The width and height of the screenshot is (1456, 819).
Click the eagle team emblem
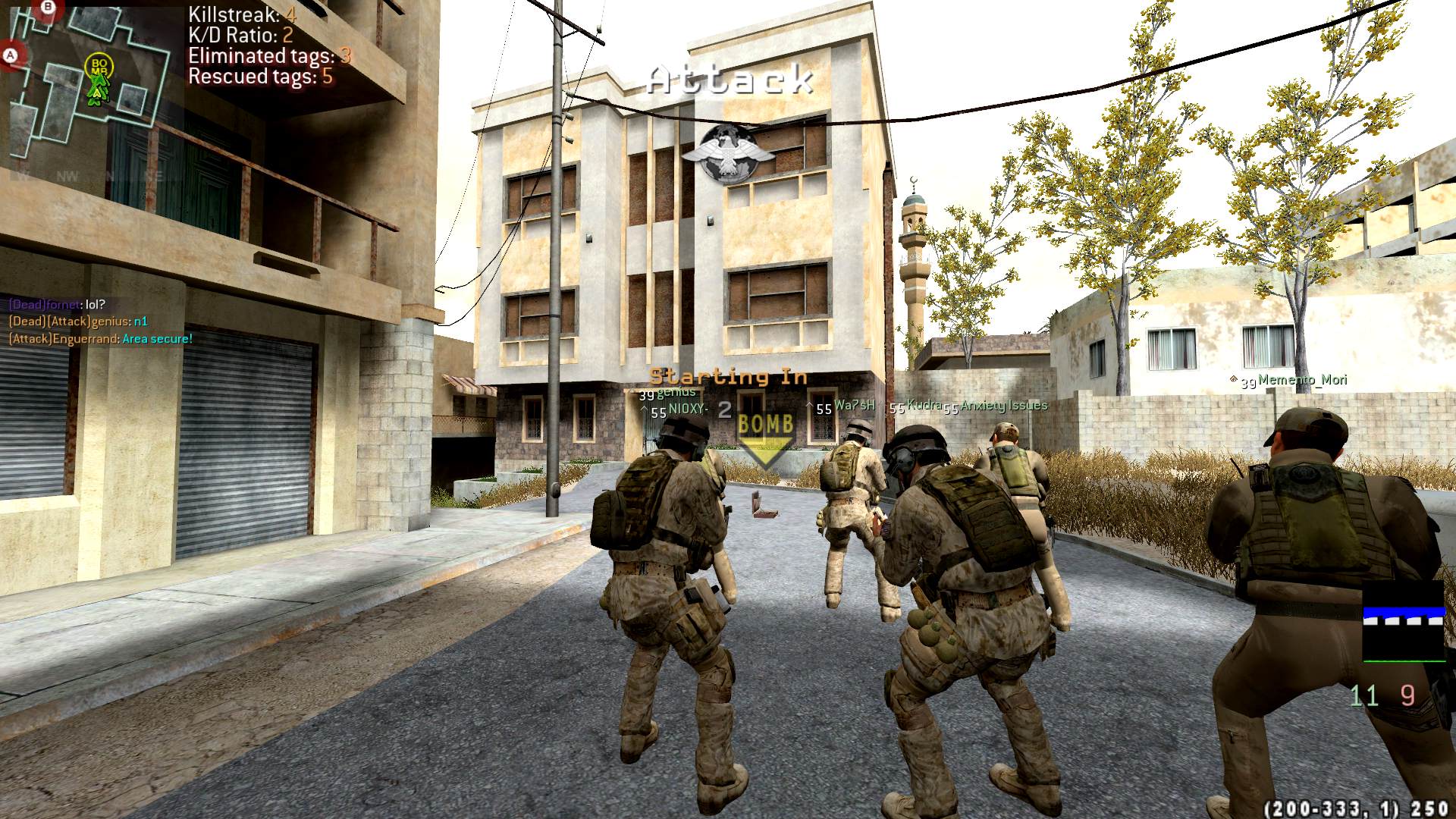(x=727, y=155)
